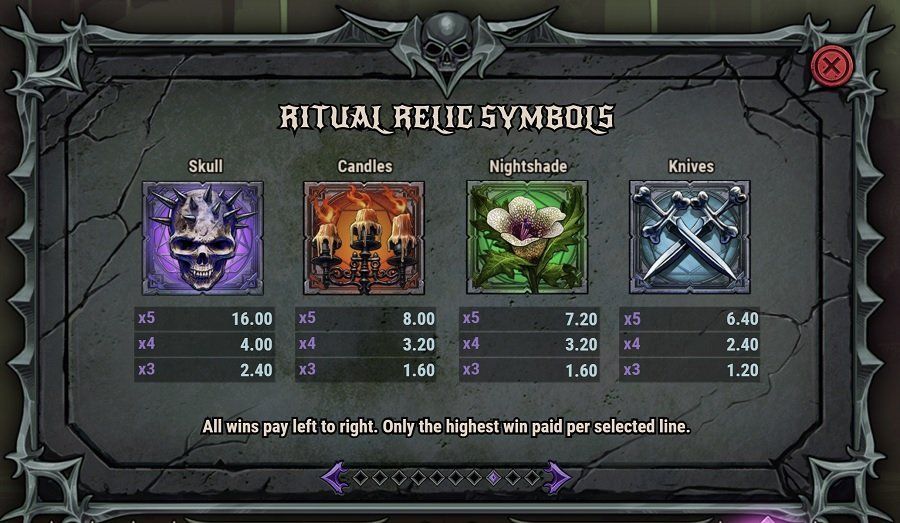Advance to the next paytable page
The image size is (900, 523).
coord(556,477)
